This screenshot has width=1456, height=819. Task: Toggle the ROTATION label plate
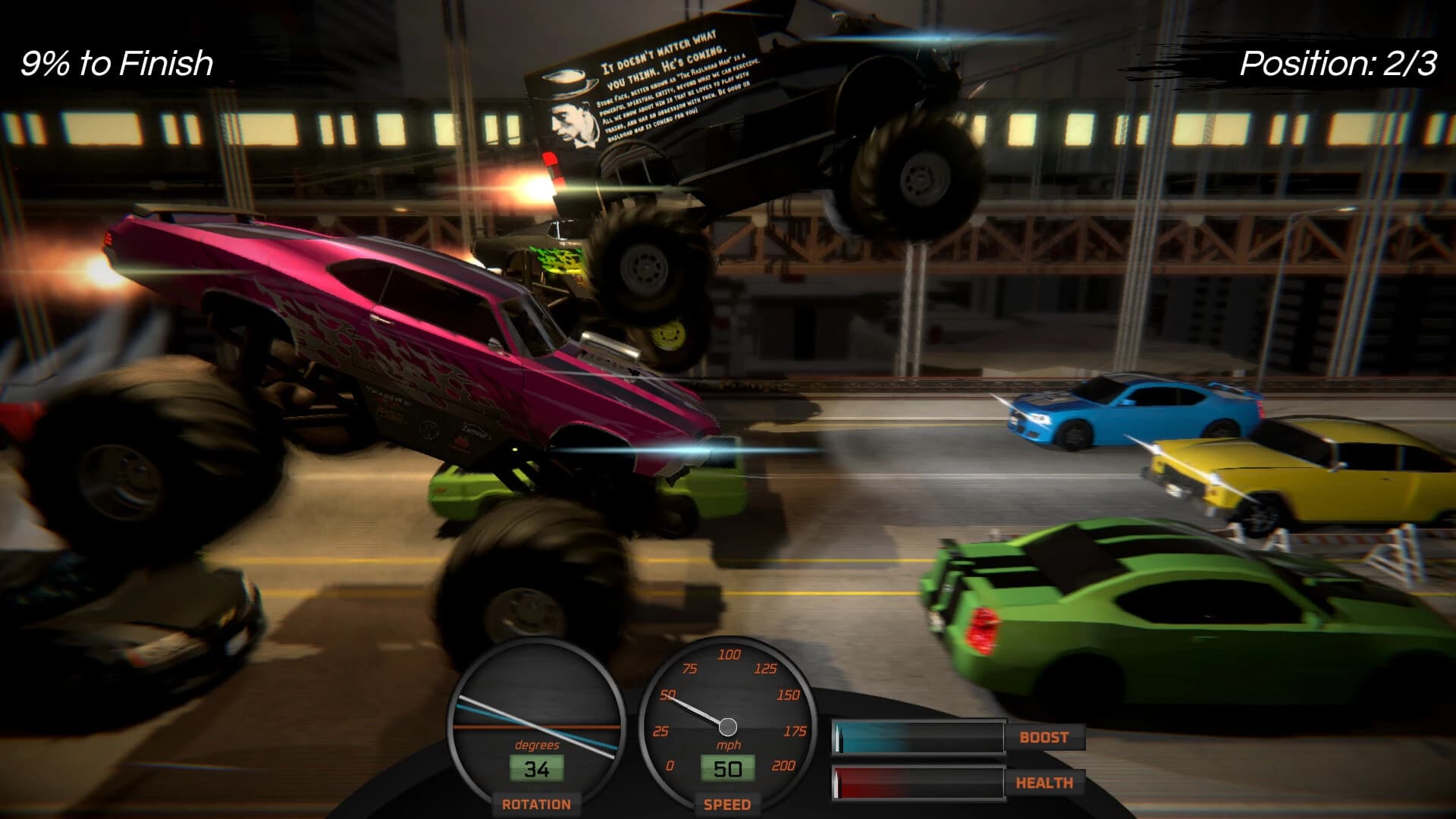click(537, 805)
